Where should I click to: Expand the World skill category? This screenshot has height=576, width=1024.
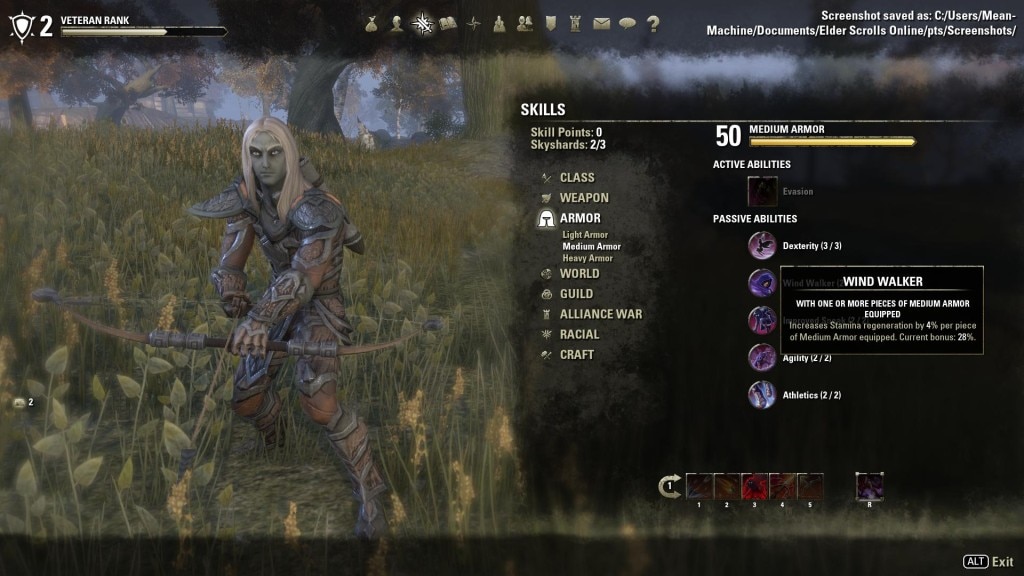[579, 274]
